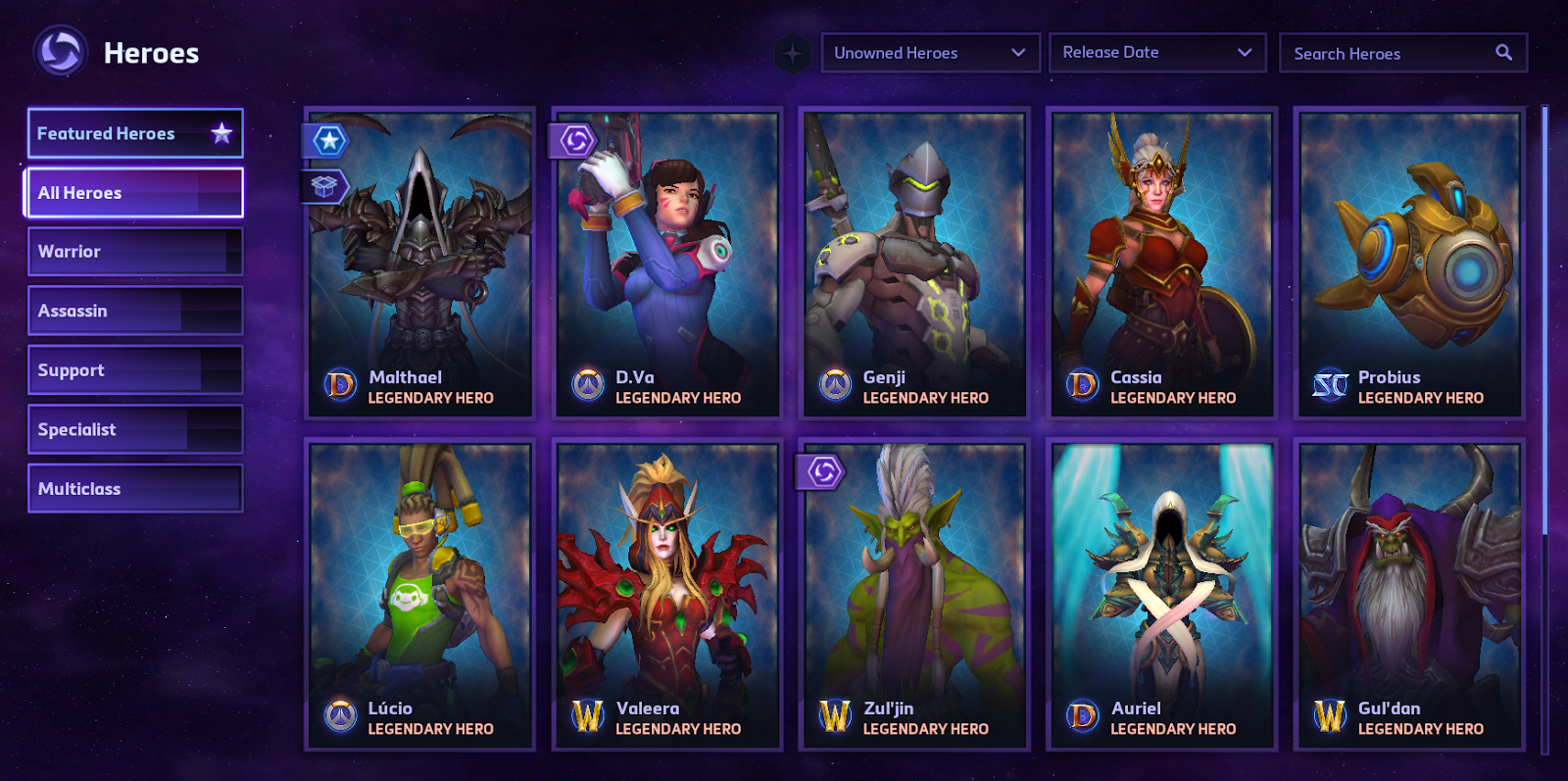View the Valeera hero card

(x=667, y=594)
